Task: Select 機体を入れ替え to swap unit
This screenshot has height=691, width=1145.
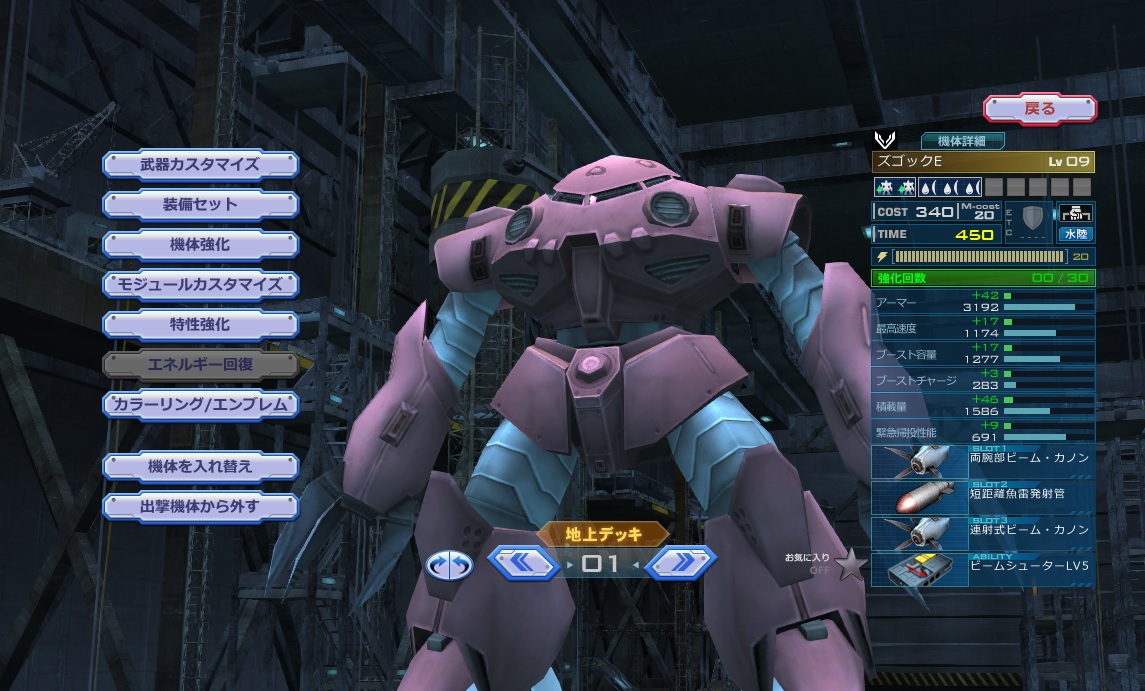Action: [200, 466]
